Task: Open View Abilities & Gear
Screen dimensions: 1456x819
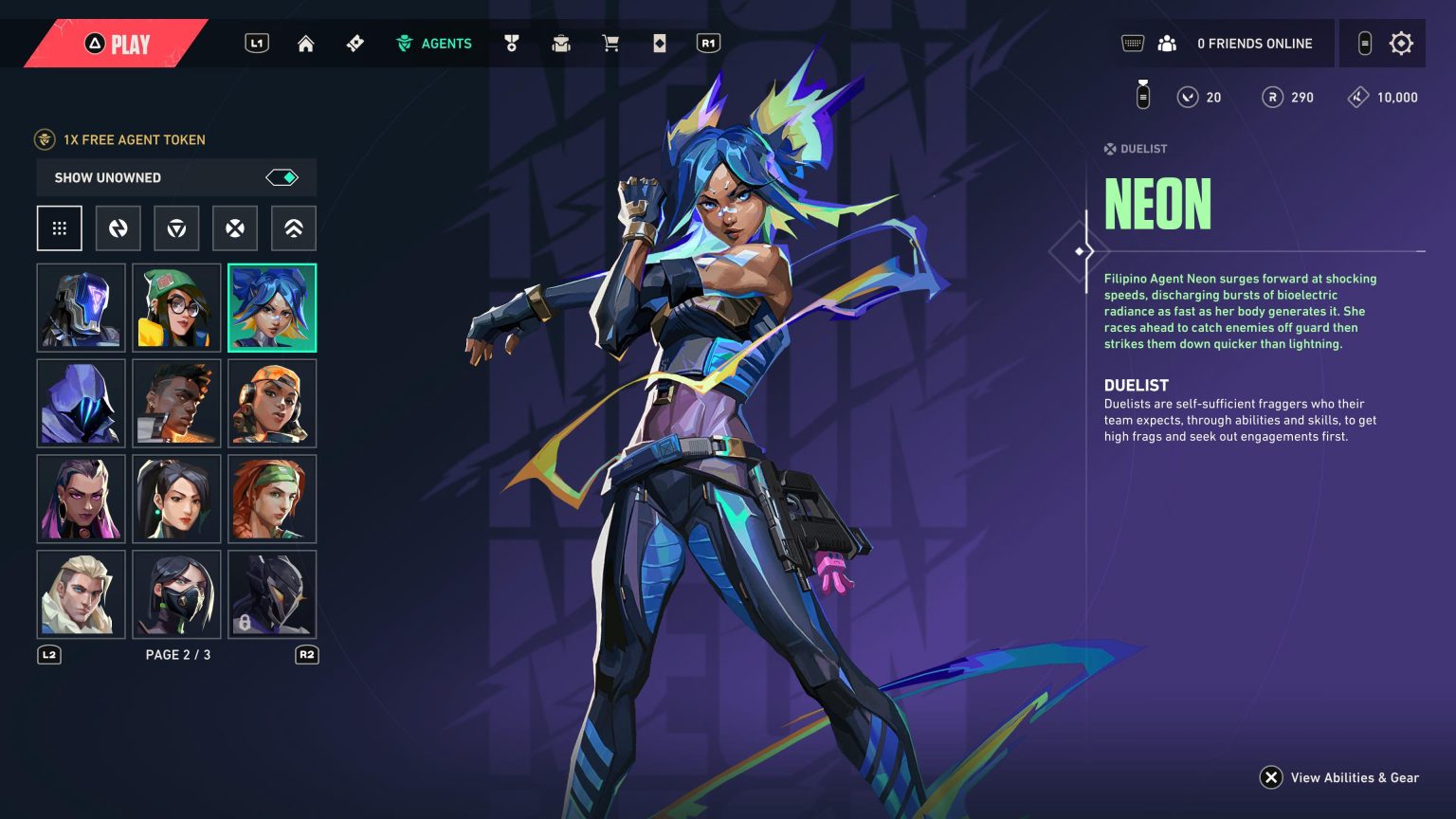Action: pos(1338,777)
